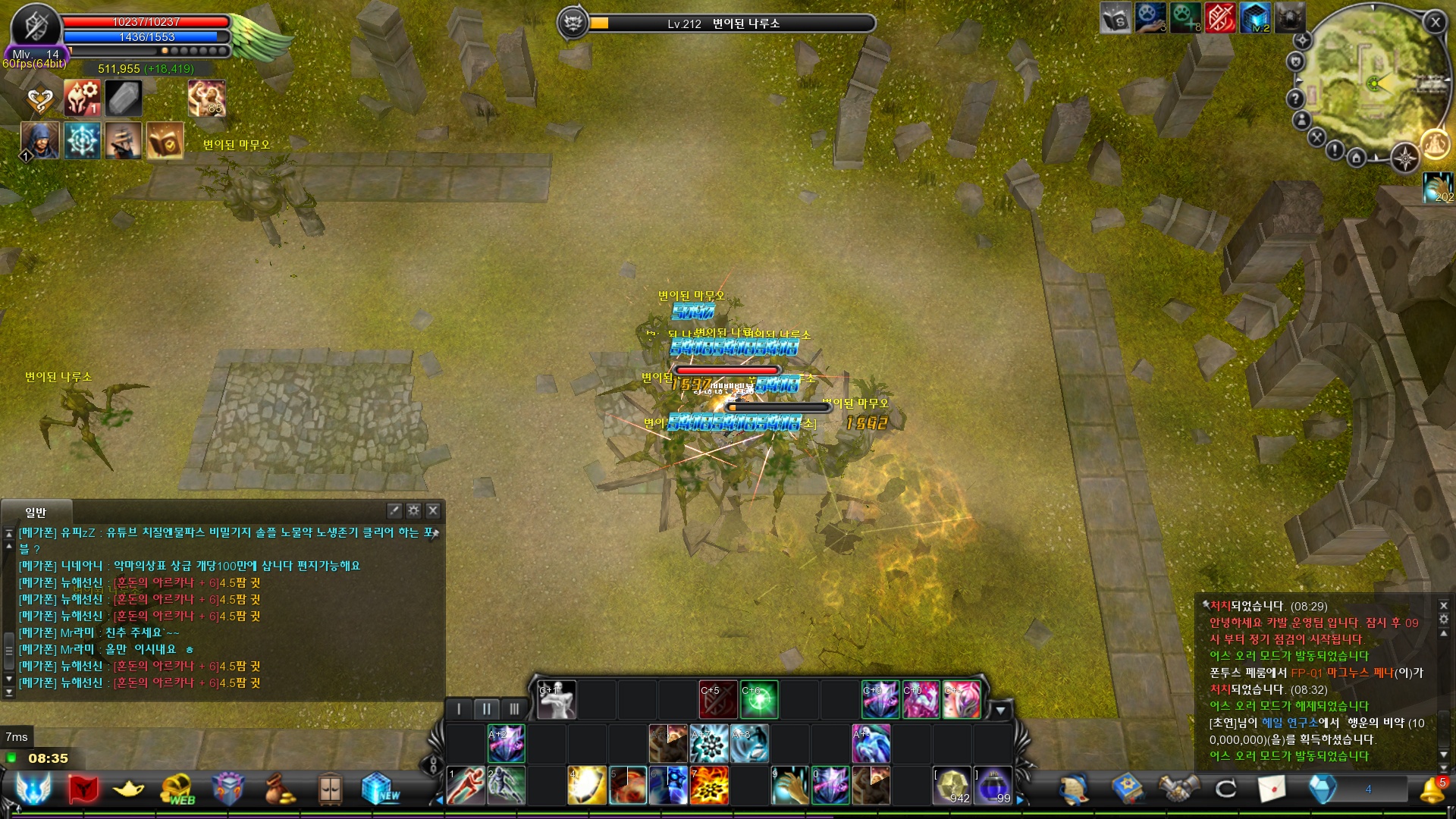Click the purple mystery gift box icon
Image resolution: width=1456 pixels, height=819 pixels.
point(227,787)
